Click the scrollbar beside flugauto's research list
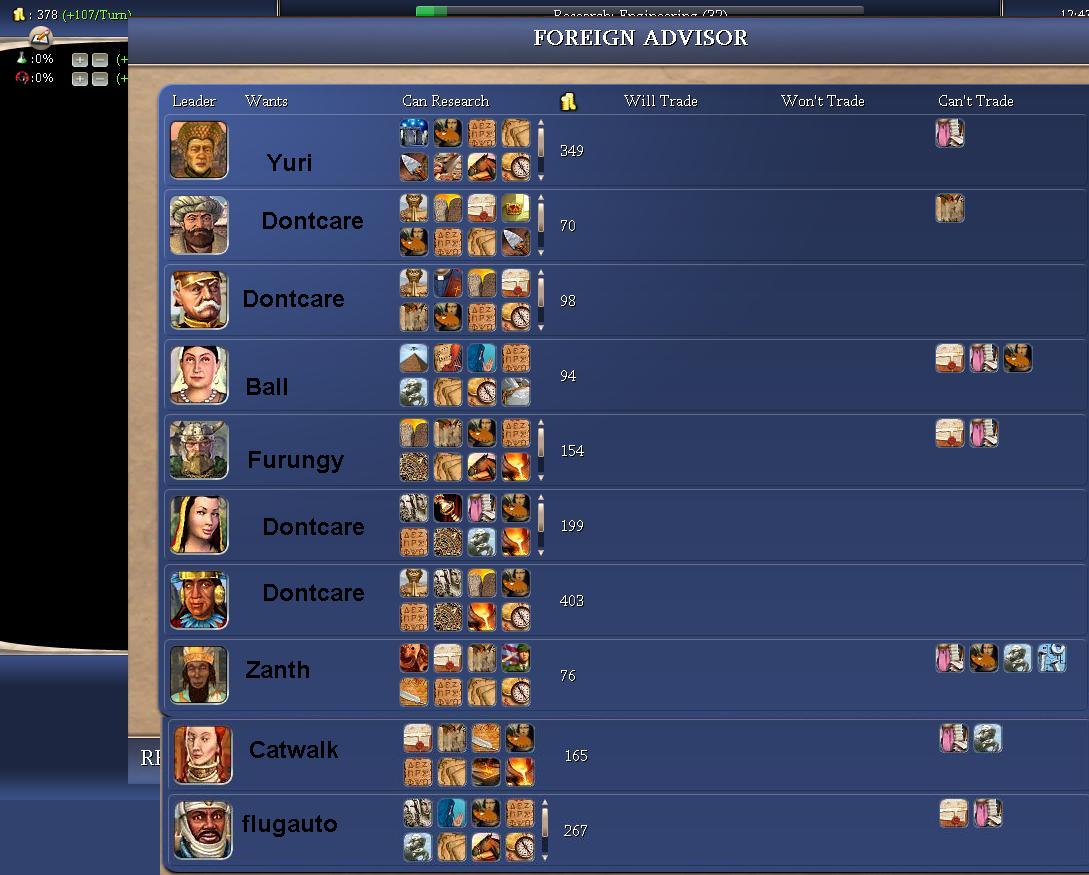The width and height of the screenshot is (1089, 875). tap(545, 830)
